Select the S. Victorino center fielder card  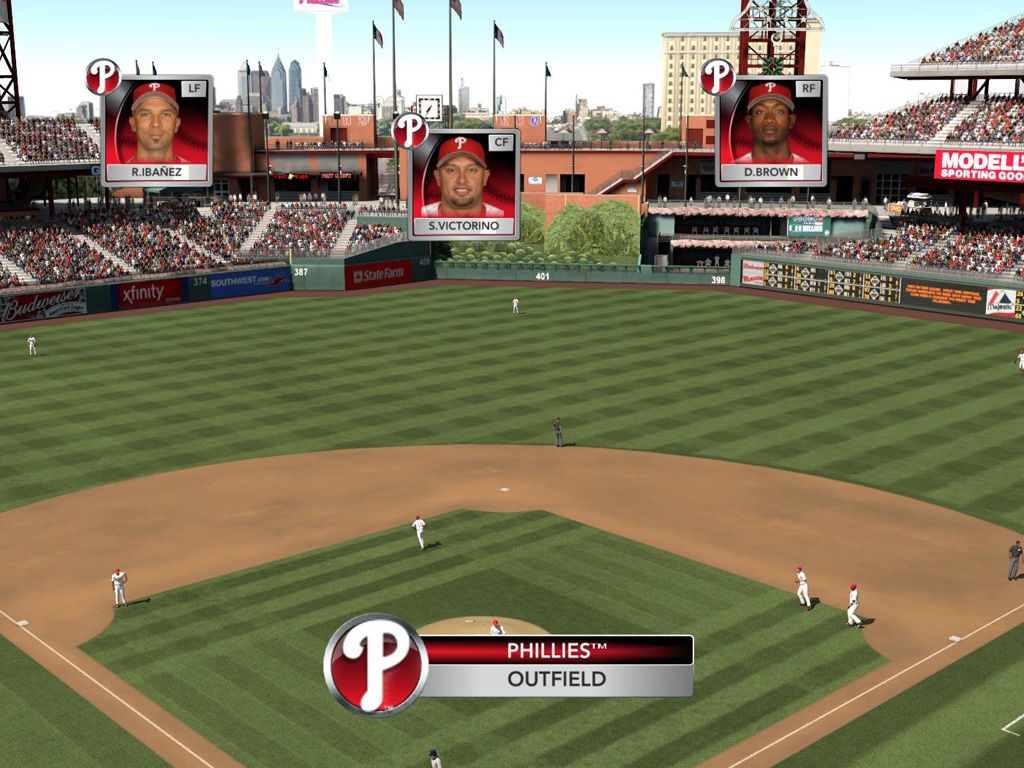(463, 185)
